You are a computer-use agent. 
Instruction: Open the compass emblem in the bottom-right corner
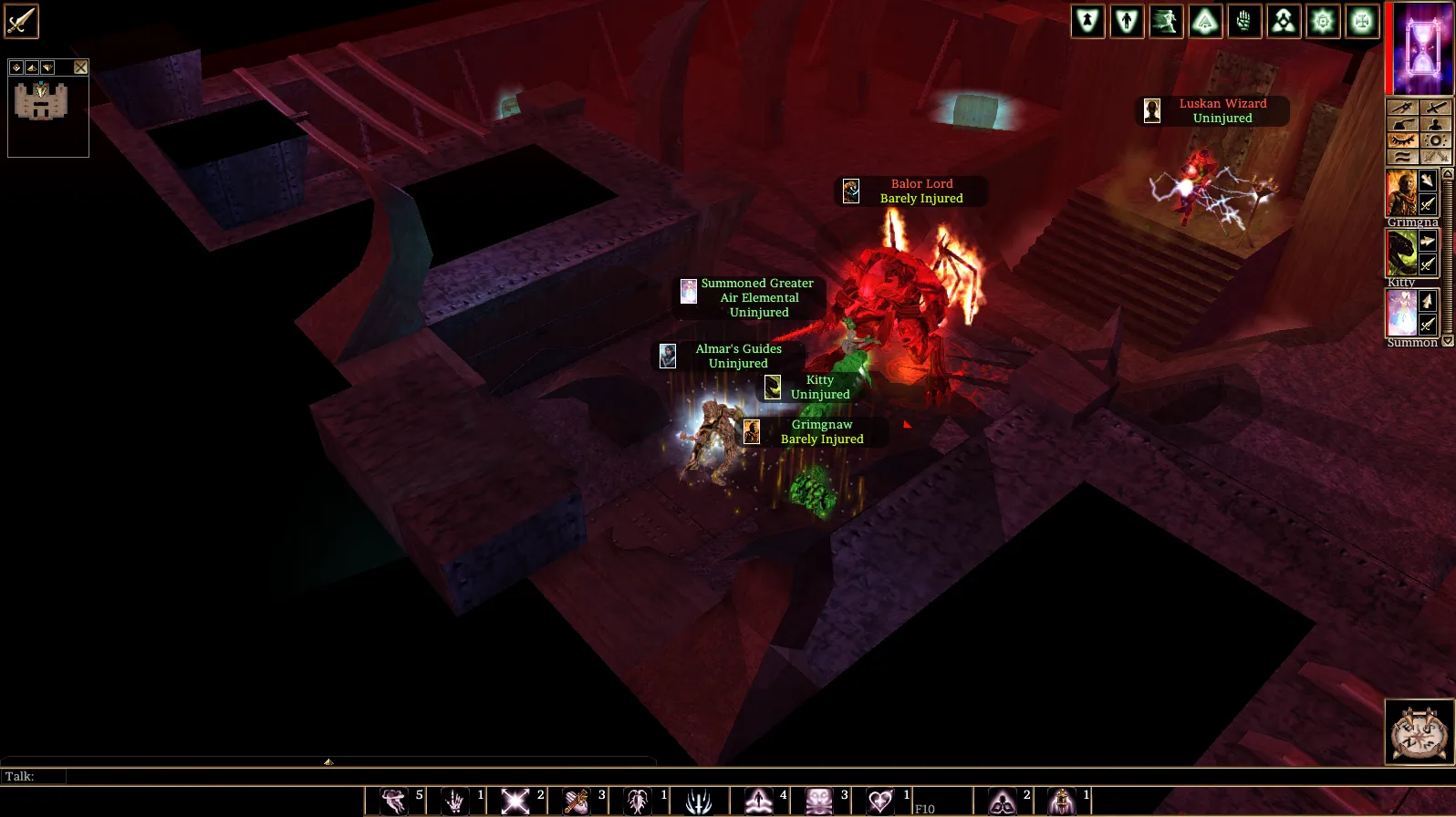(1419, 731)
